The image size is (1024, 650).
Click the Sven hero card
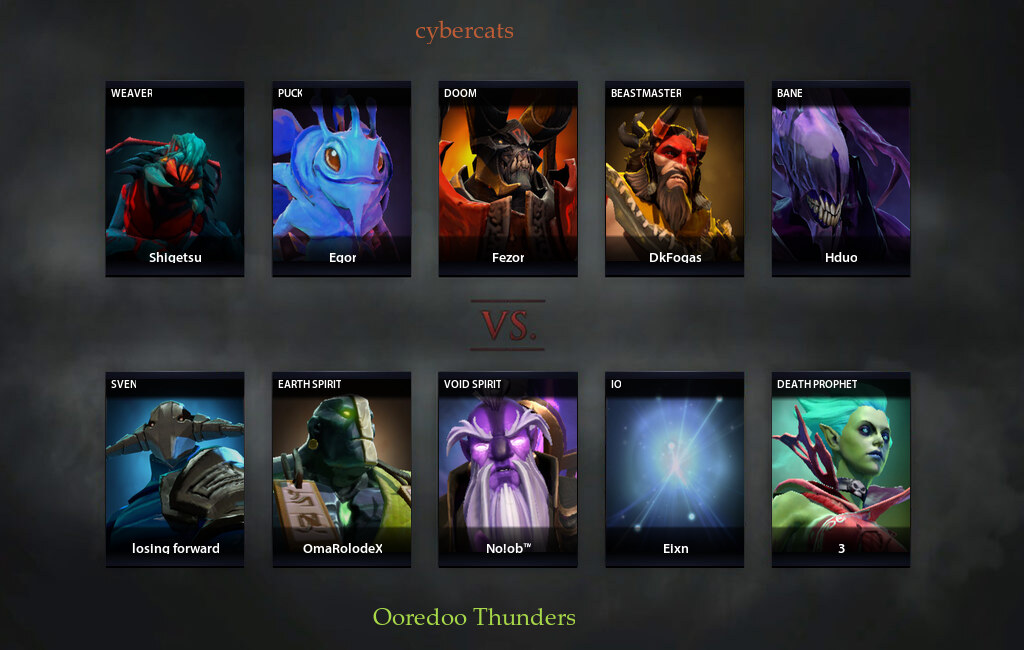pos(175,469)
